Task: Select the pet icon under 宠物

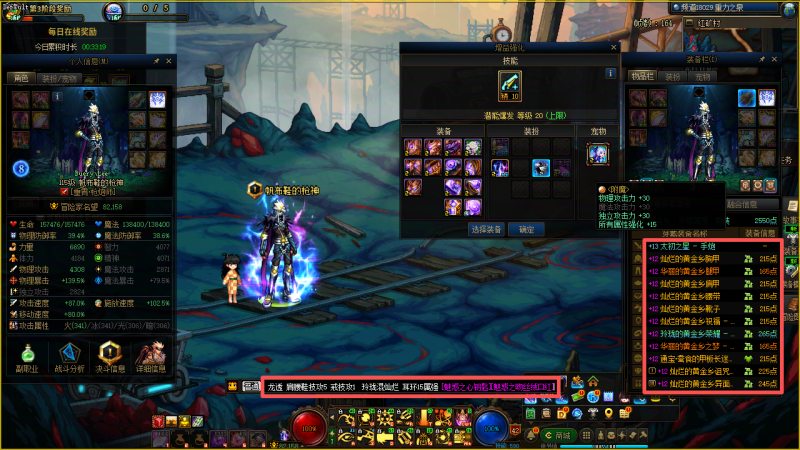Action: [x=597, y=153]
